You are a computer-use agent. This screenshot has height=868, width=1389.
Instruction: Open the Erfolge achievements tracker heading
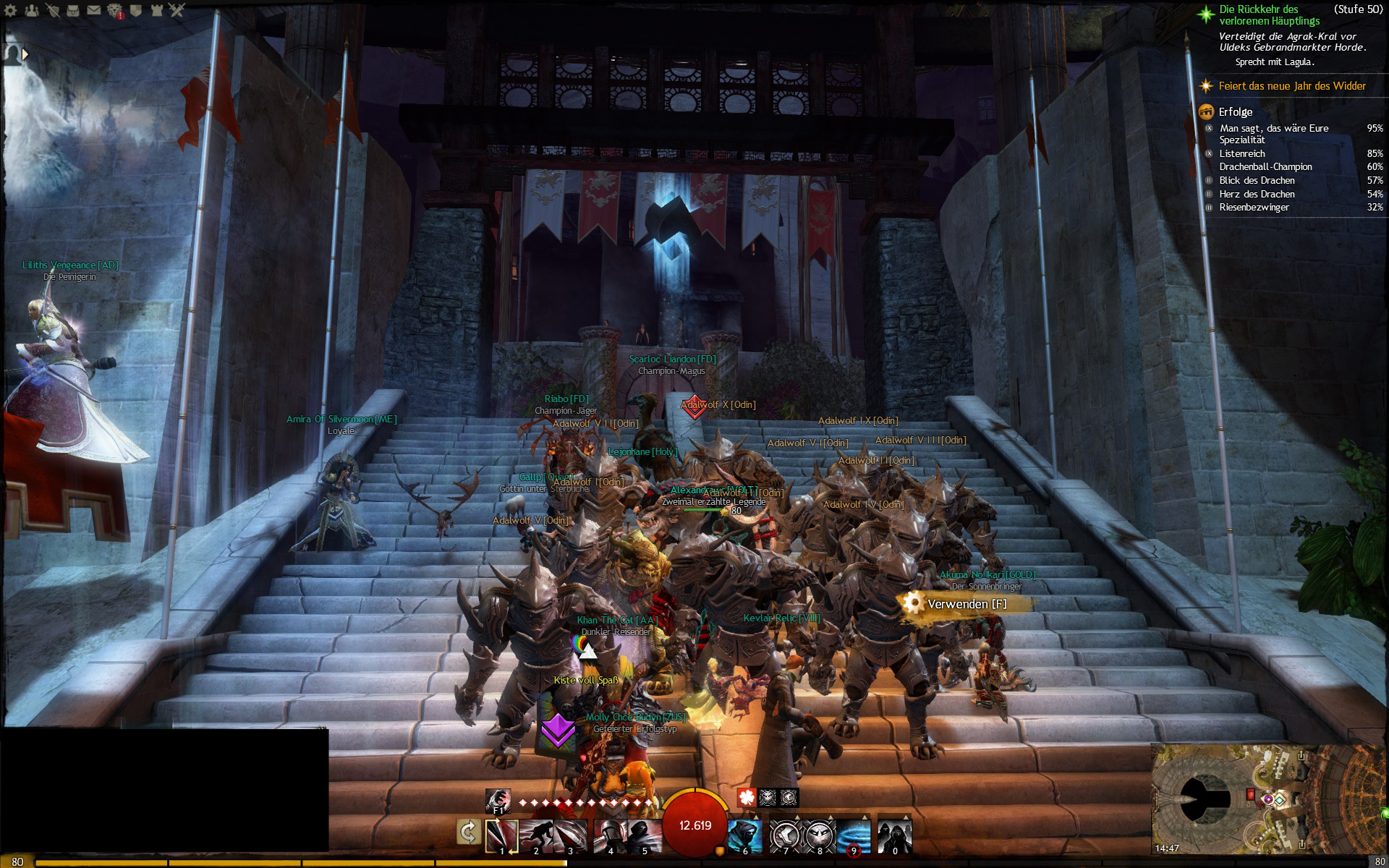click(x=1235, y=112)
